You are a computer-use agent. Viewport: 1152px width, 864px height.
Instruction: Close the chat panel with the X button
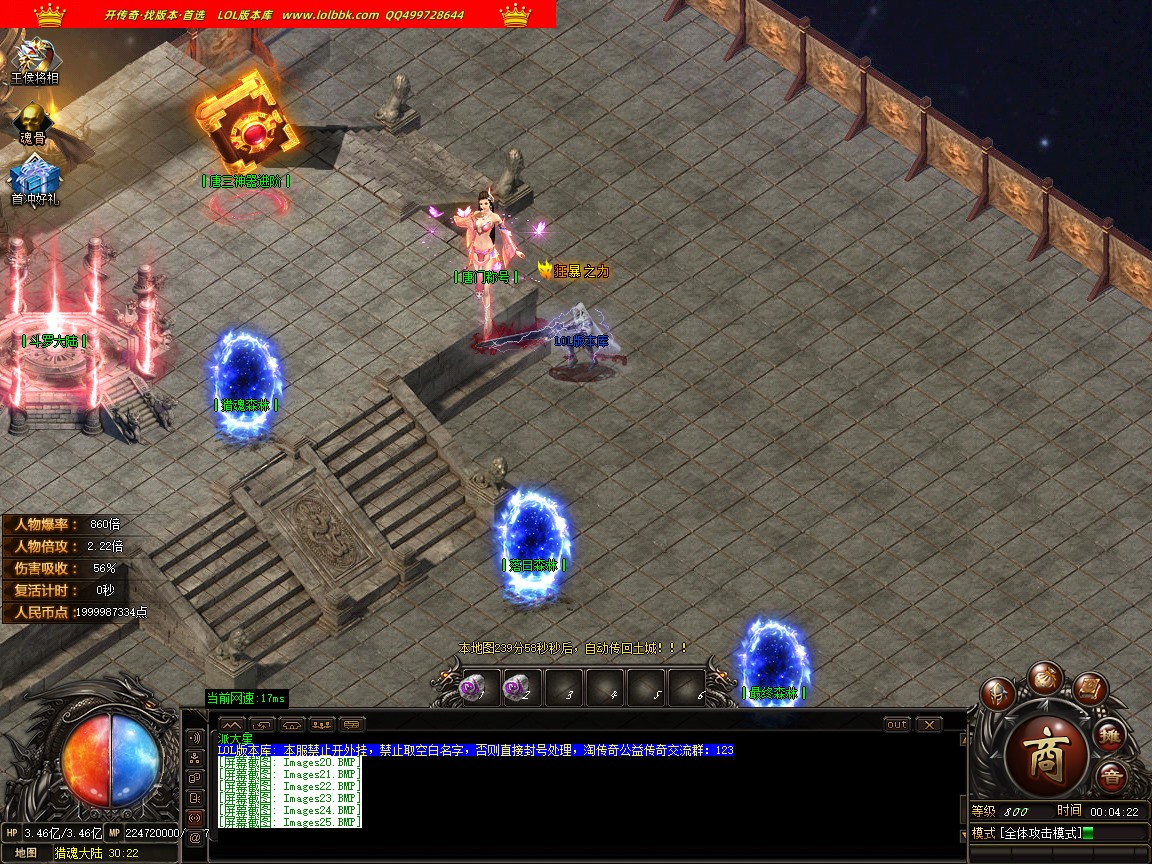(929, 724)
